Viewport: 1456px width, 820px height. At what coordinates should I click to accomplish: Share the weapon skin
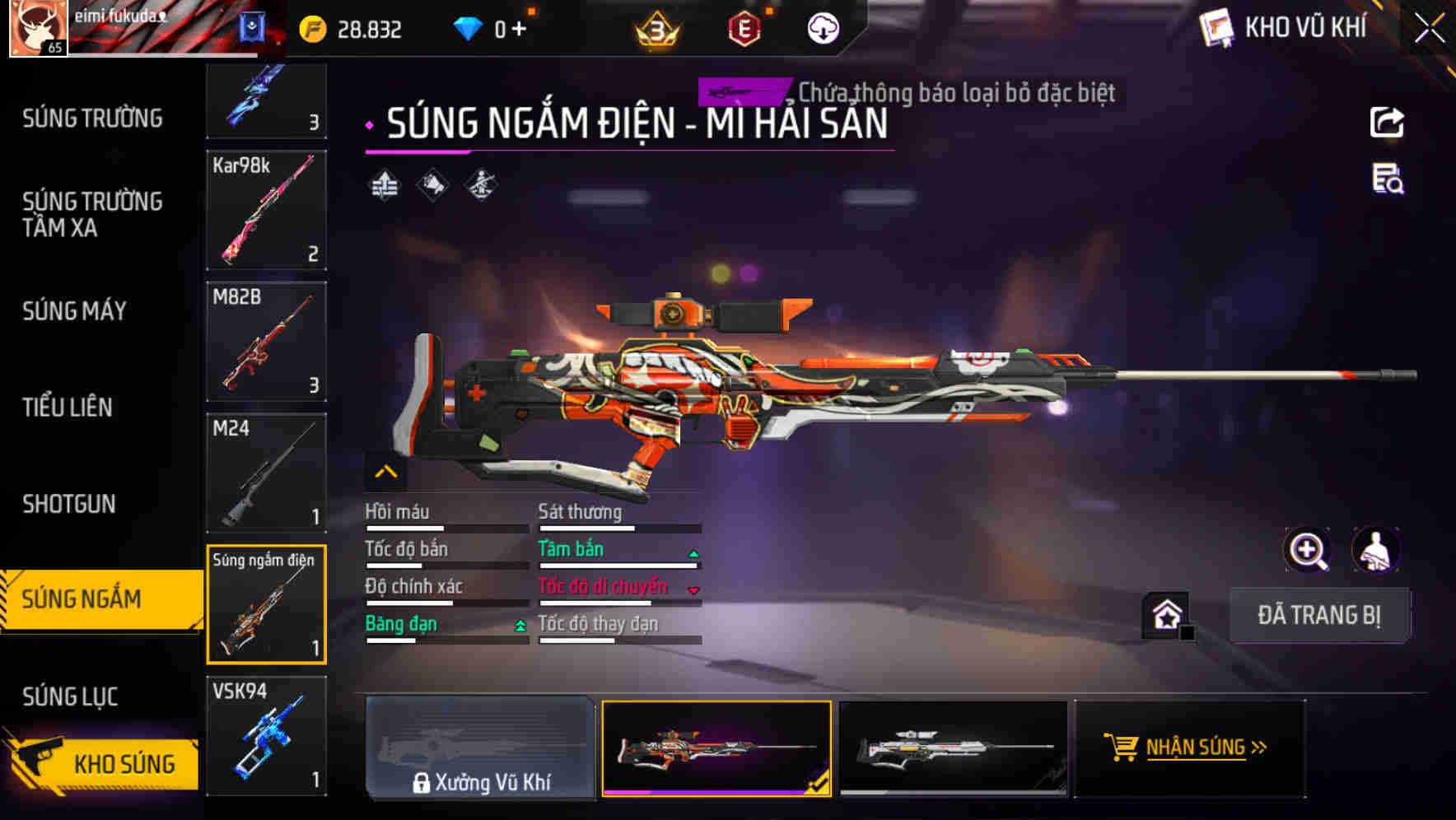tap(1387, 123)
